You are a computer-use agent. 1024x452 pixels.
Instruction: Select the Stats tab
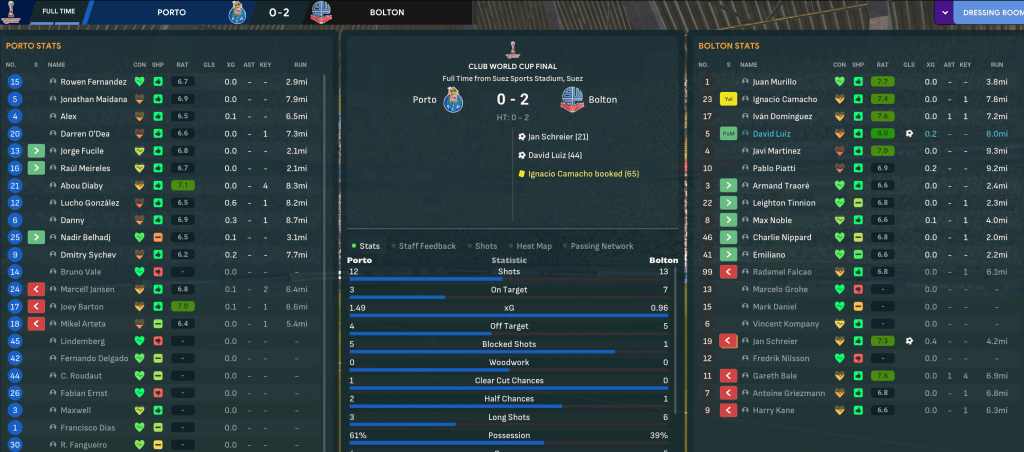tap(369, 246)
